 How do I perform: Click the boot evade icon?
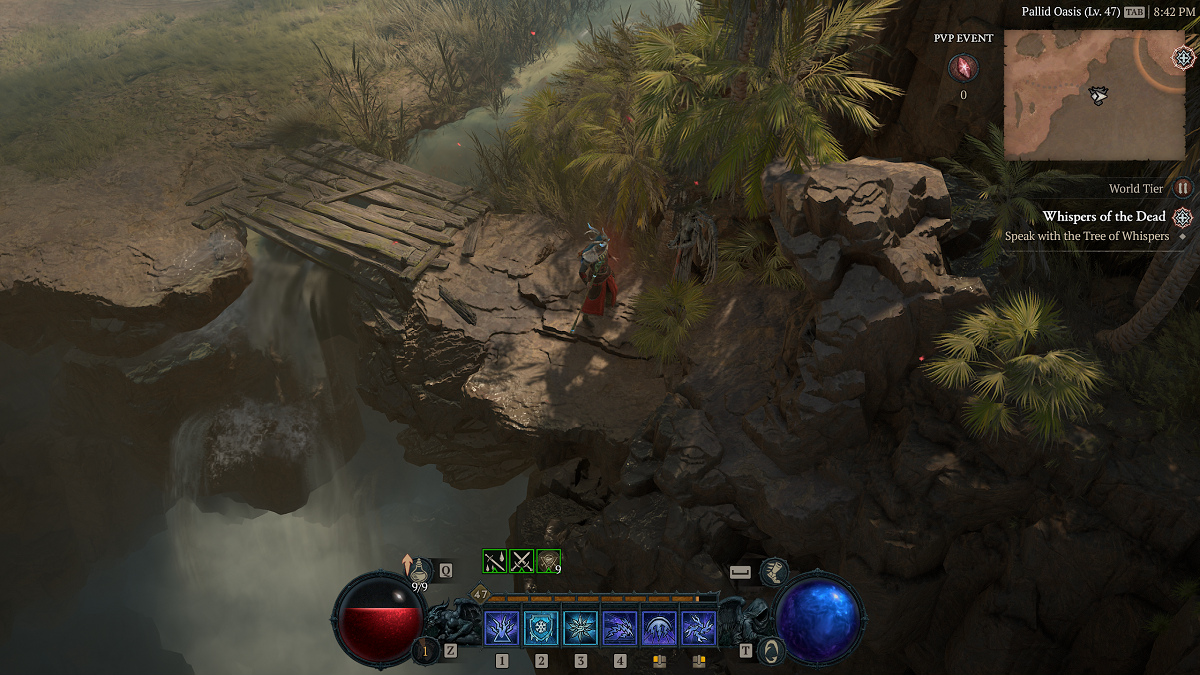pyautogui.click(x=774, y=572)
